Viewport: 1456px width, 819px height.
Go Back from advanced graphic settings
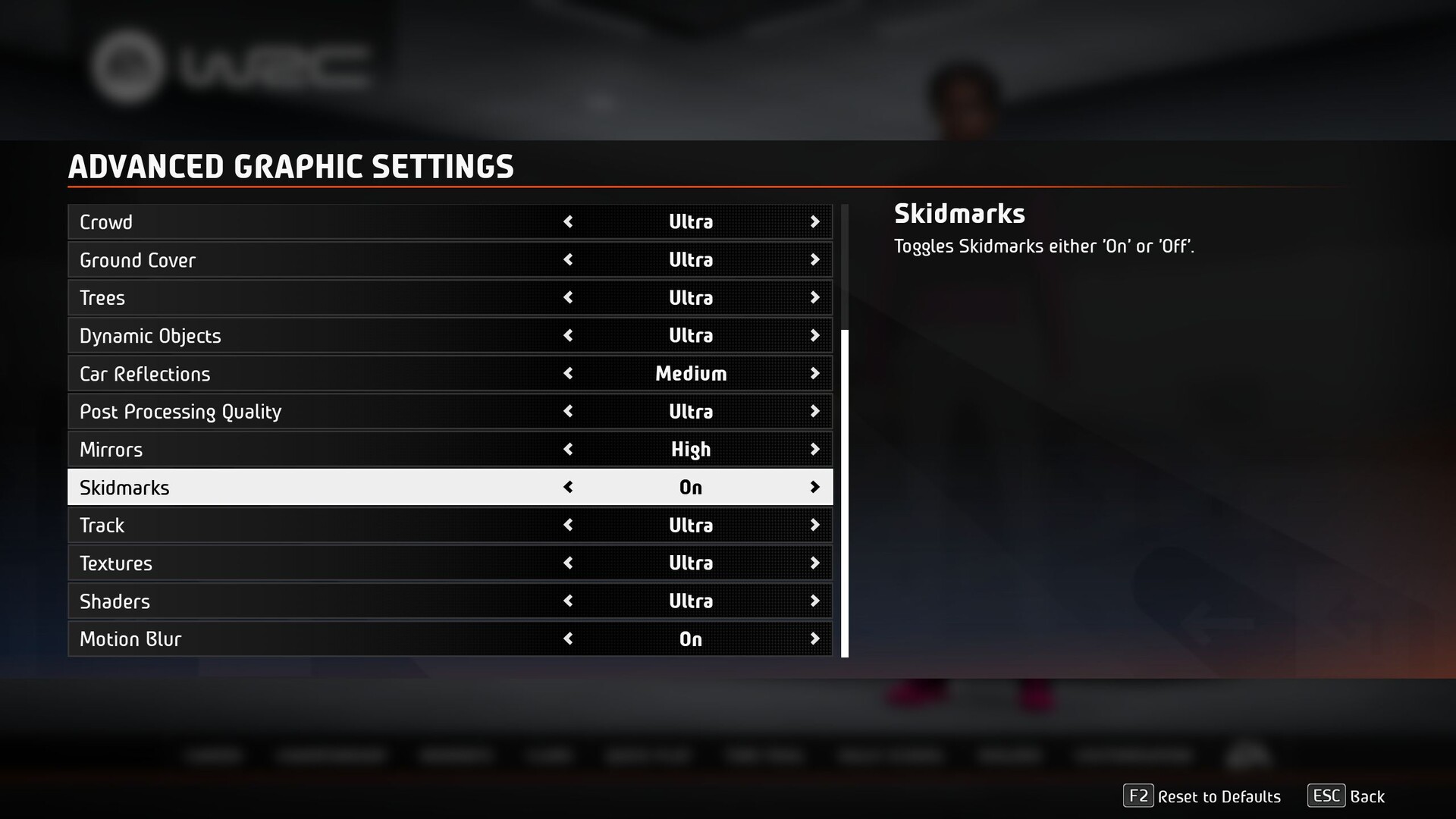pos(1346,796)
